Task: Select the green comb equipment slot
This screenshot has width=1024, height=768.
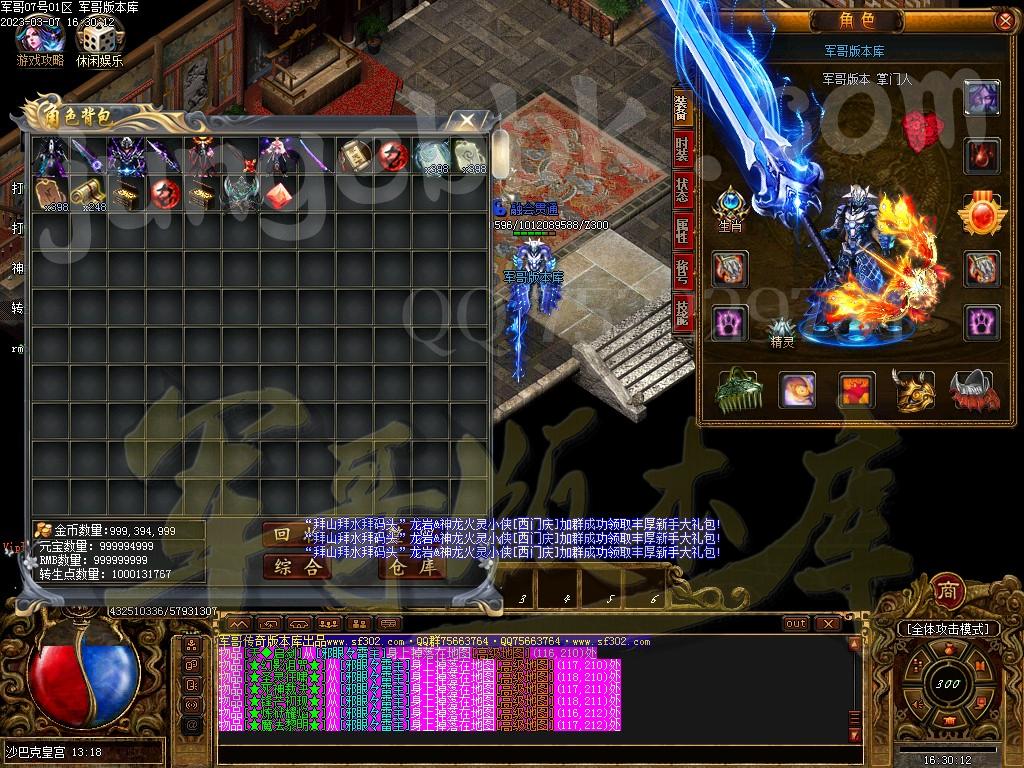Action: pyautogui.click(x=739, y=390)
